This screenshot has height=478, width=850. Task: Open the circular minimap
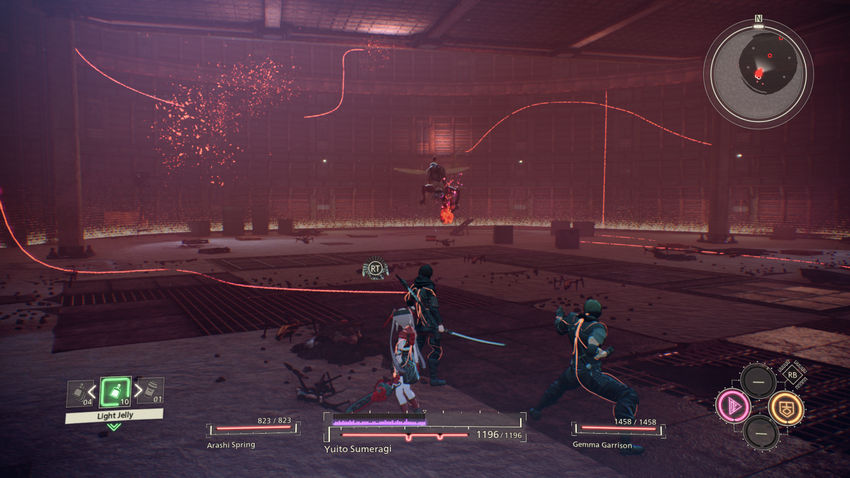pyautogui.click(x=758, y=73)
